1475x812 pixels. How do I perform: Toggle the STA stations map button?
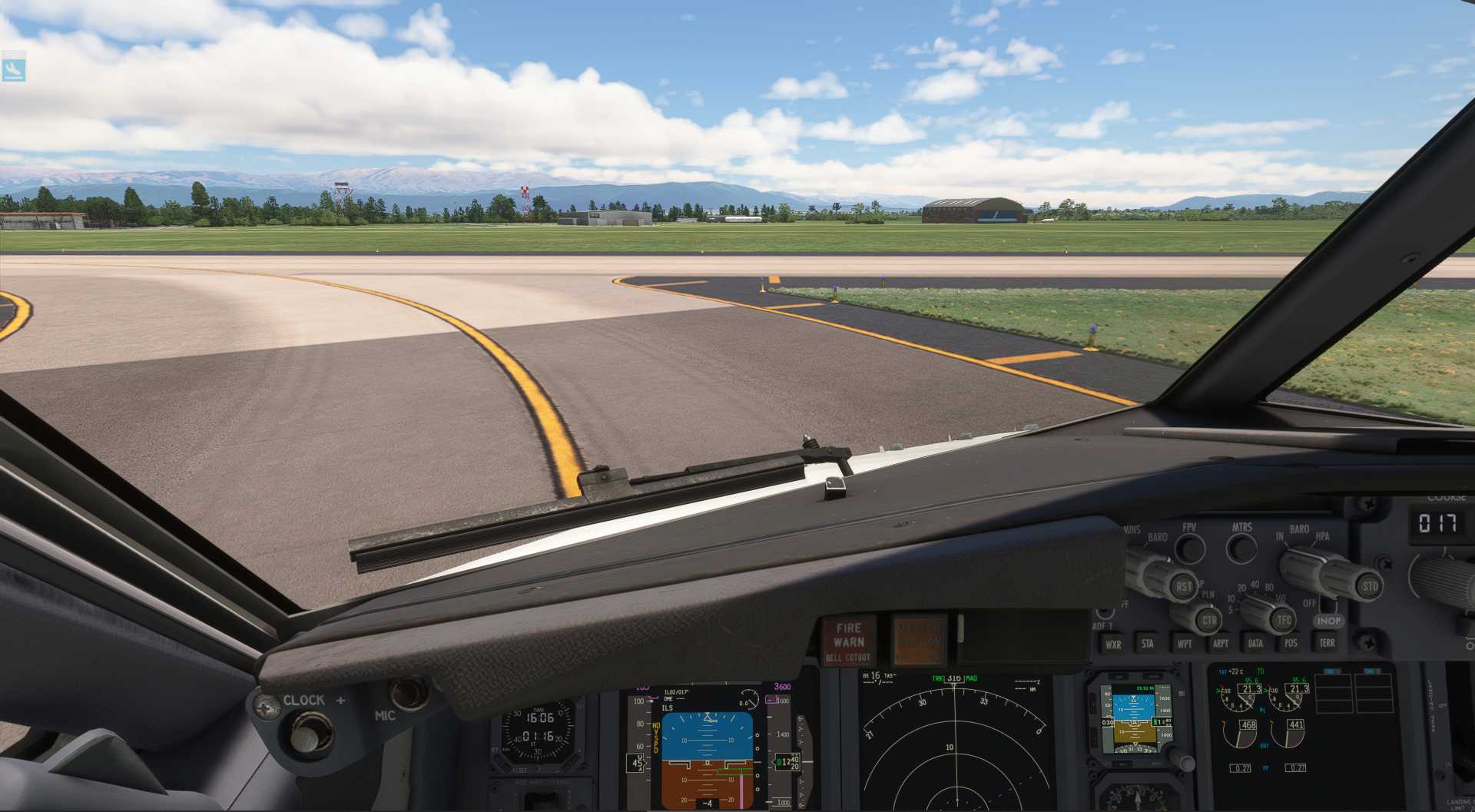[x=1147, y=644]
